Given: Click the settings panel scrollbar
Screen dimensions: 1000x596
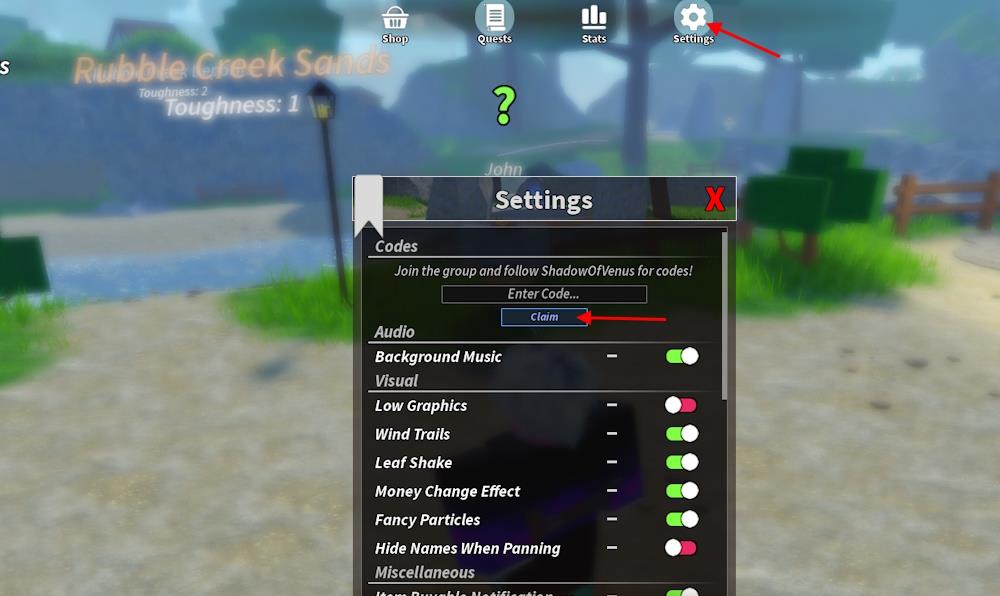Looking at the screenshot, I should (725, 310).
